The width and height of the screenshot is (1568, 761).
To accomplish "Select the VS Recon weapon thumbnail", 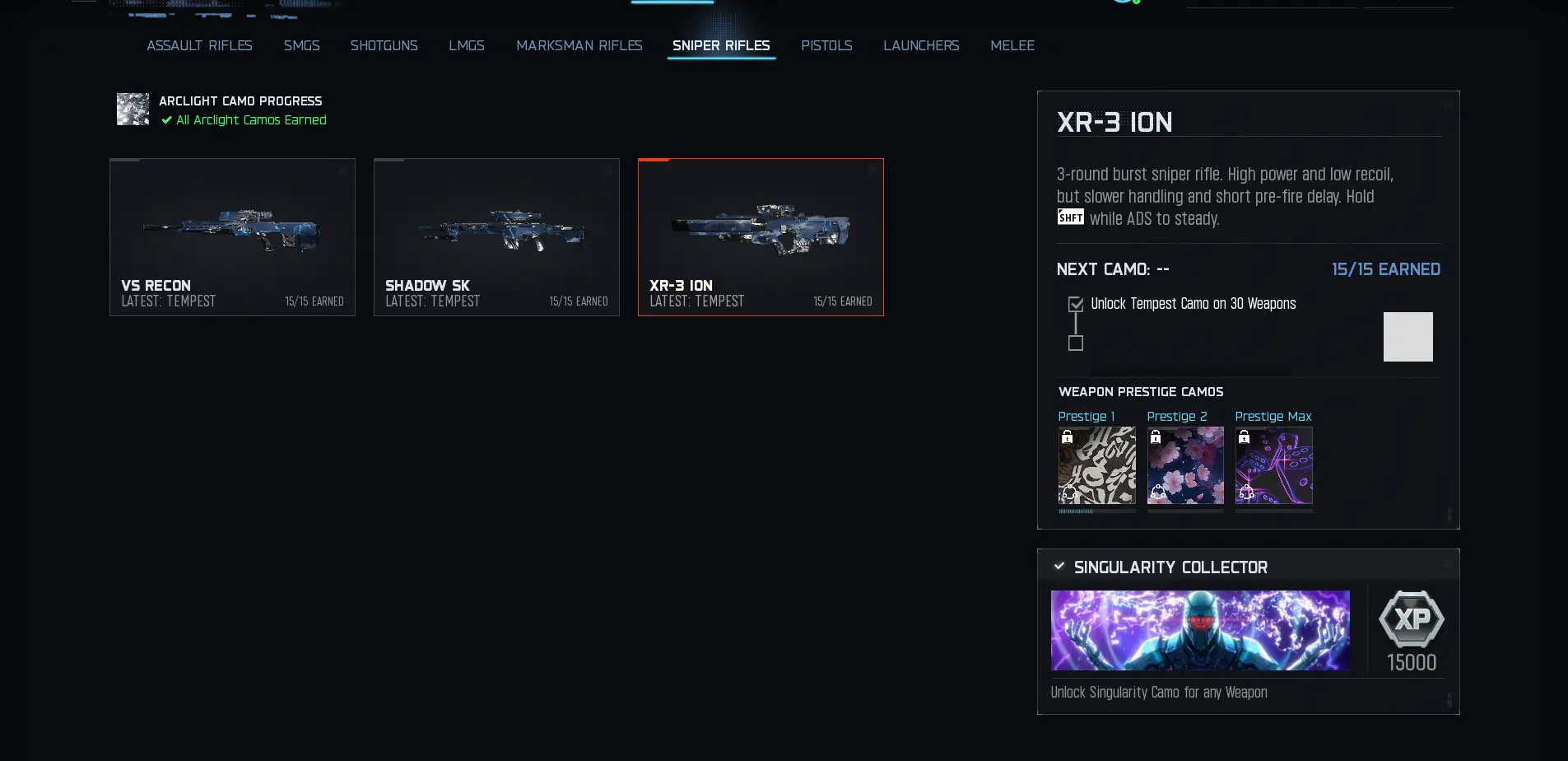I will click(x=232, y=231).
